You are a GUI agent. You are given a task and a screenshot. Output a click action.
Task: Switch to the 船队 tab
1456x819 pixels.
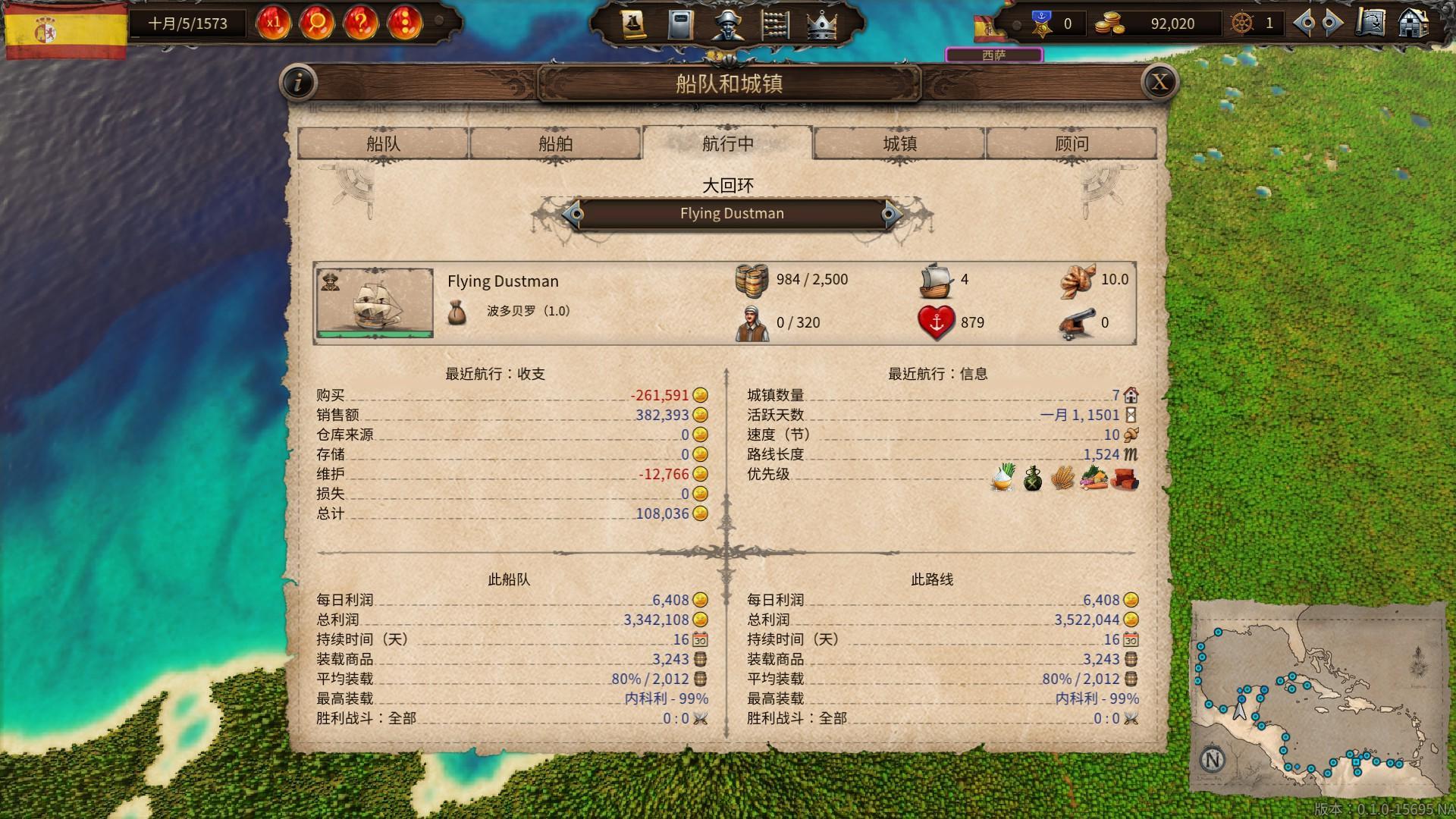(x=383, y=143)
